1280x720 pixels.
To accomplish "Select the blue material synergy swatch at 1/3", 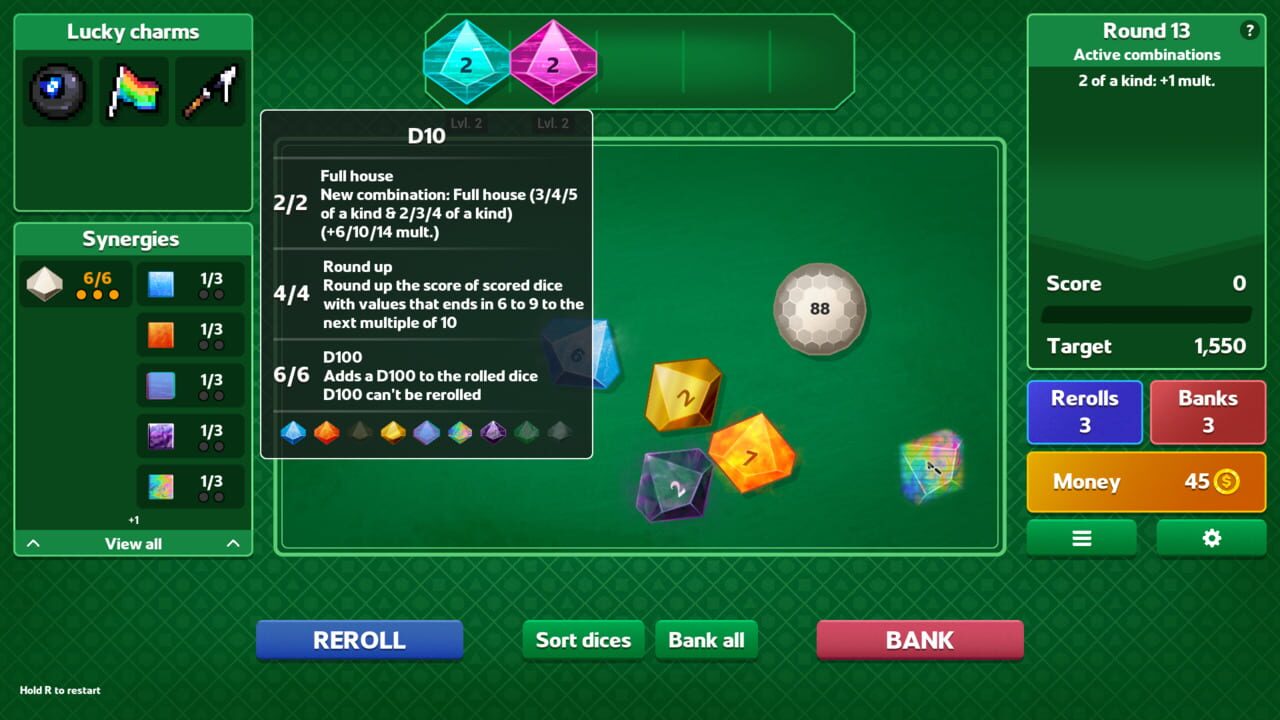I will click(x=161, y=284).
